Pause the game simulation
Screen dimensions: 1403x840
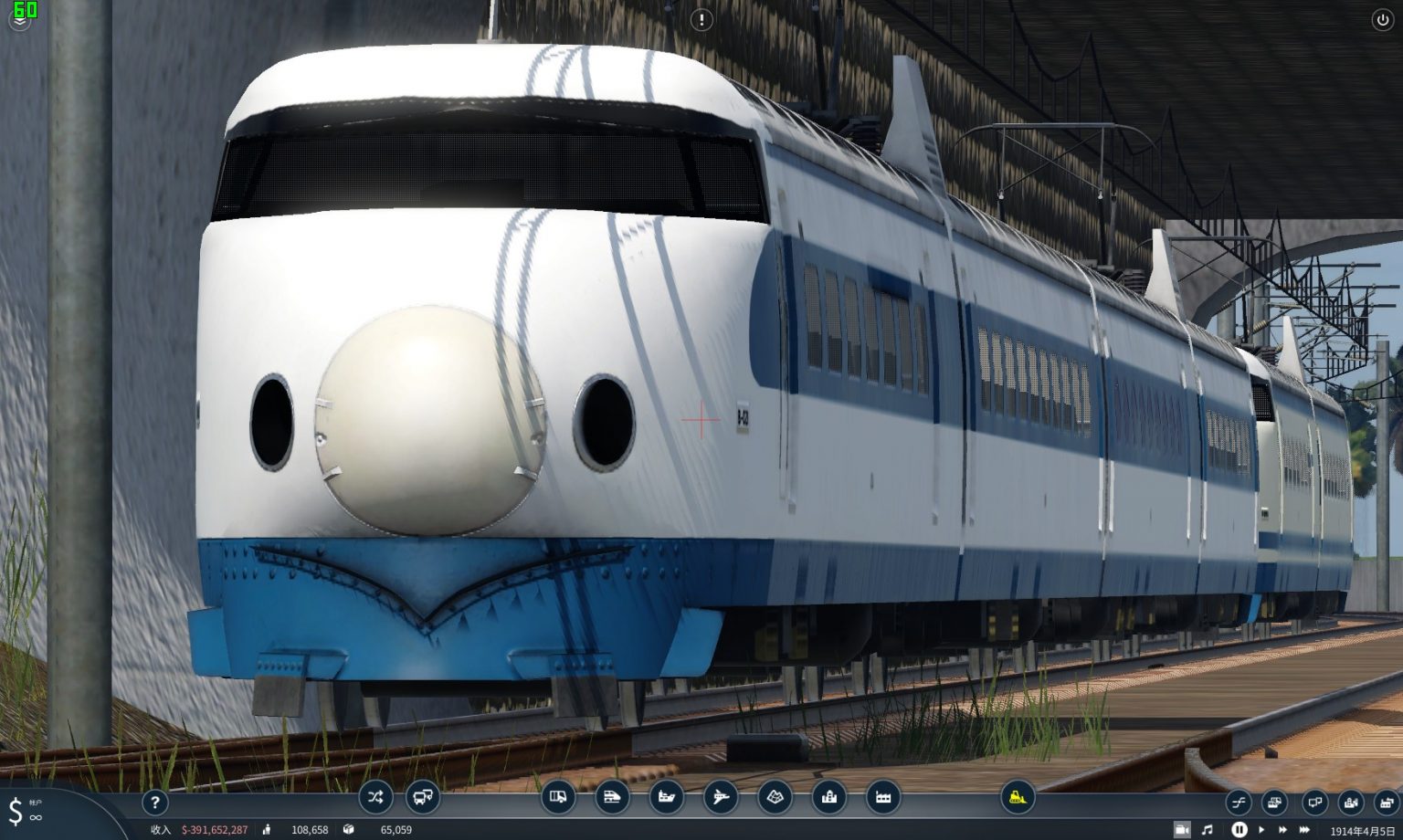click(x=1239, y=830)
